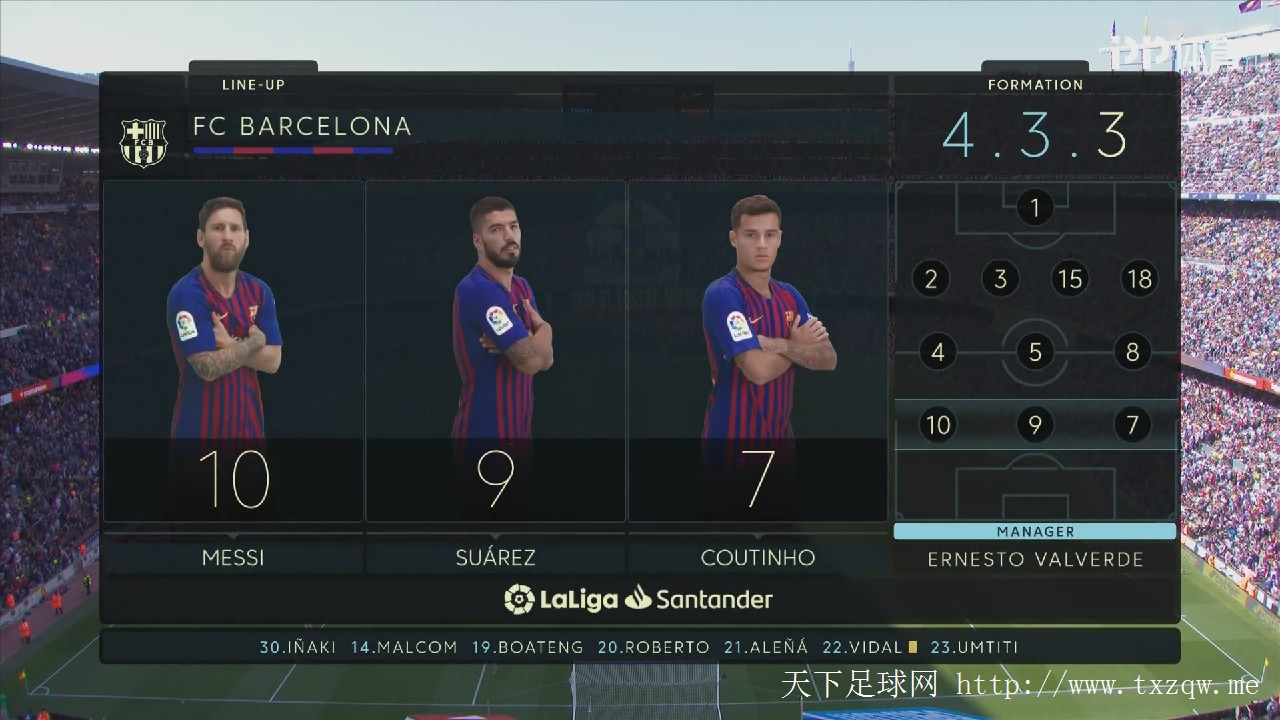Choose the Coutinho player card
Viewport: 1280px width, 720px height.
757,350
